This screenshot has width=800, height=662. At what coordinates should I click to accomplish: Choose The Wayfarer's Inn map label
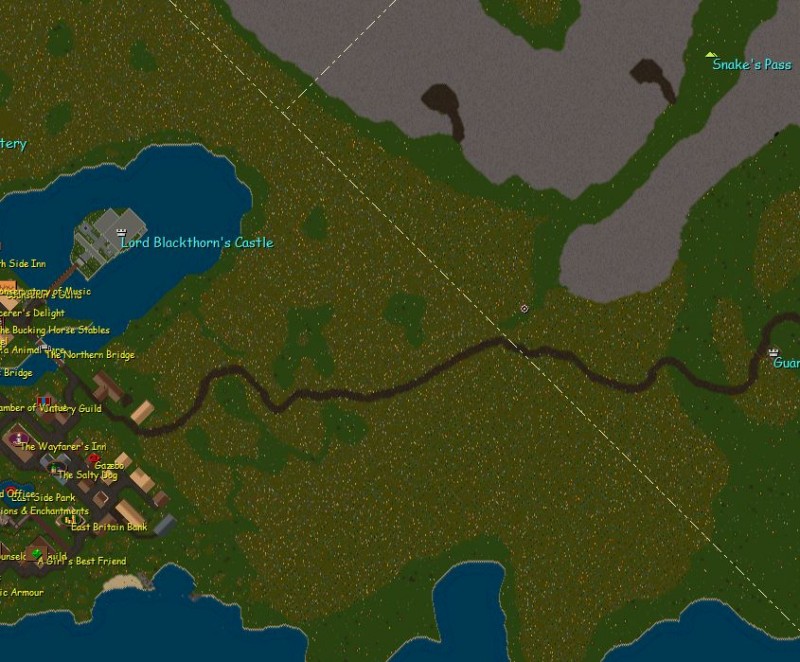(63, 446)
